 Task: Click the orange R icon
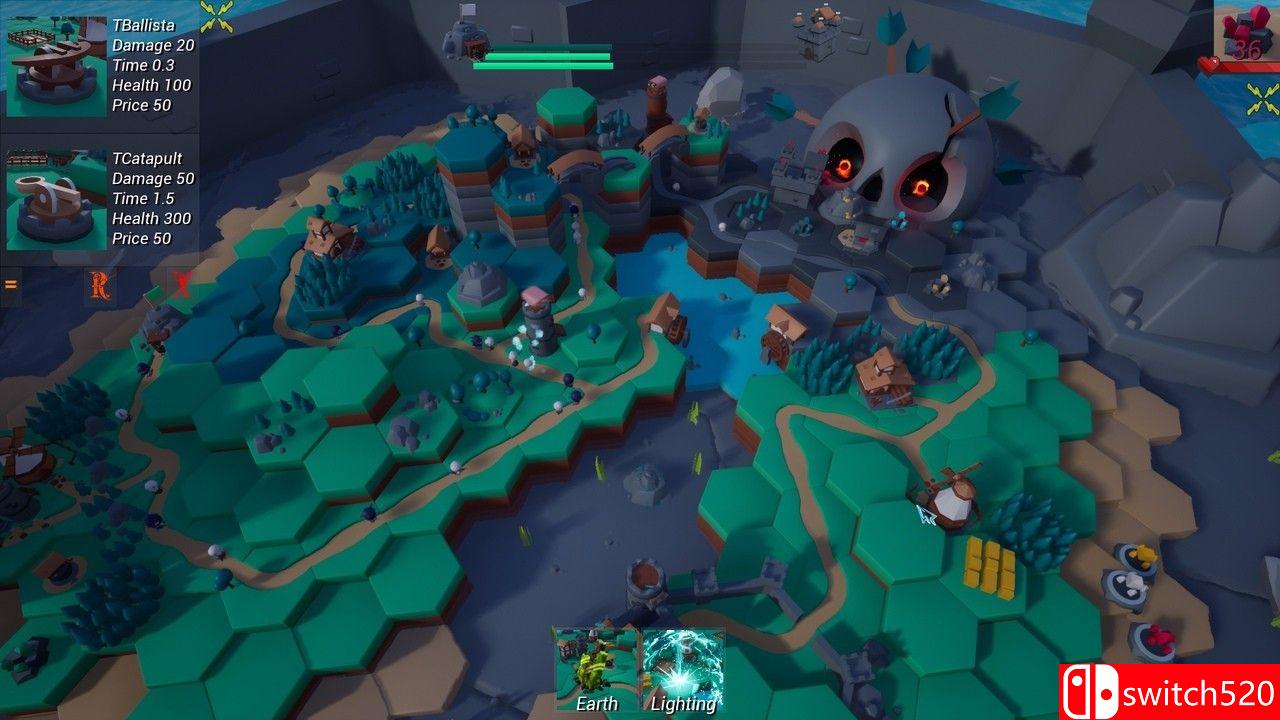click(99, 287)
